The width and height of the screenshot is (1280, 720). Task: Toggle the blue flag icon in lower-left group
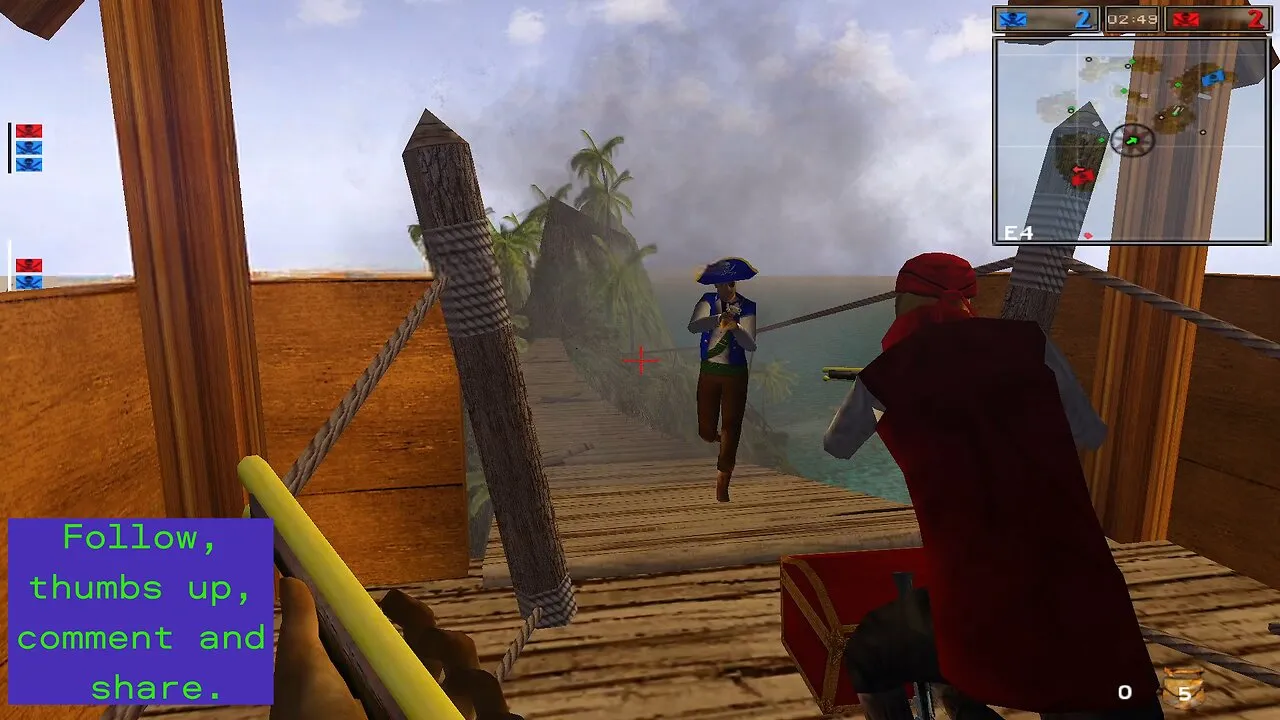click(x=29, y=280)
